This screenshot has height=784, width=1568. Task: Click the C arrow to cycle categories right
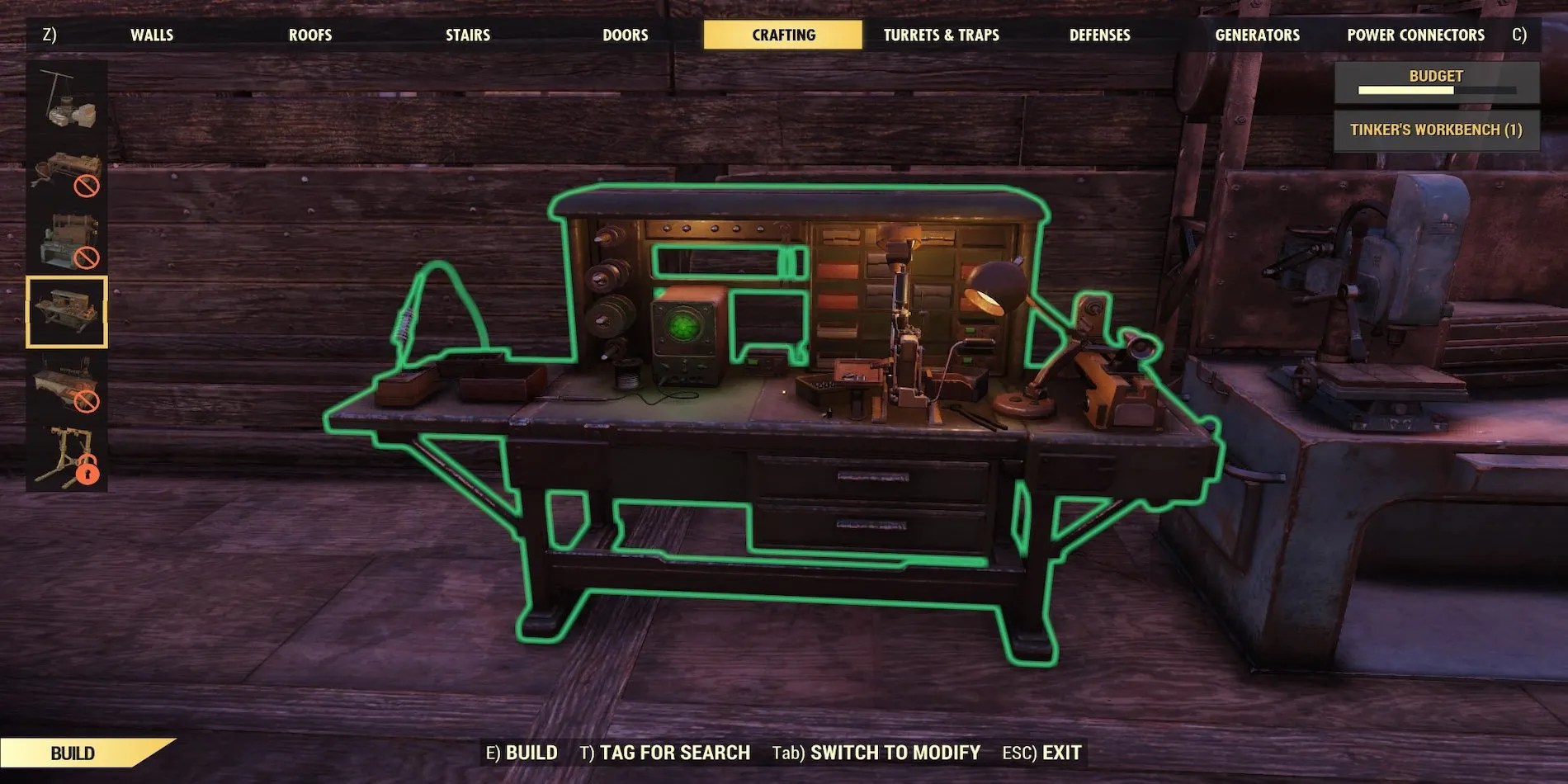pos(1518,35)
